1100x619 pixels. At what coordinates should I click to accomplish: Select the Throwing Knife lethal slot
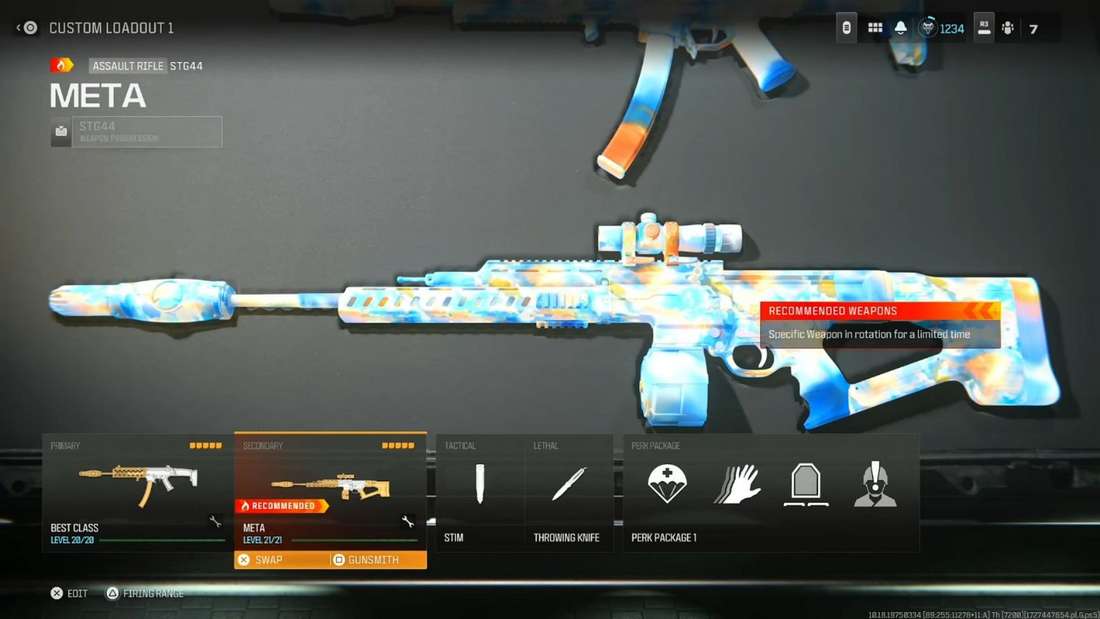point(568,491)
